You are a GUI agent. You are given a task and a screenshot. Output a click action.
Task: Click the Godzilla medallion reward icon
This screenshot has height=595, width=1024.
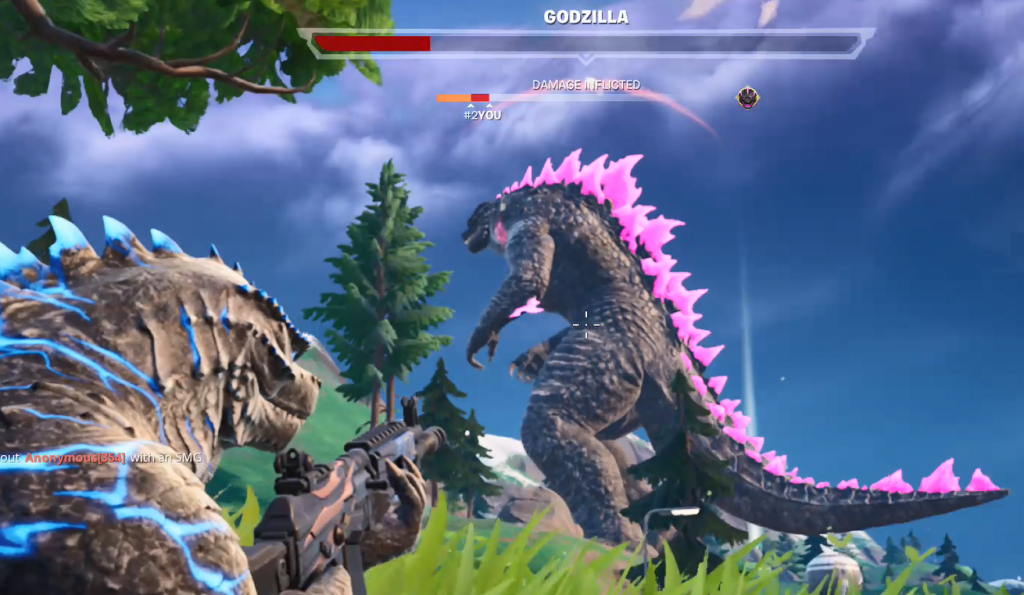[748, 97]
